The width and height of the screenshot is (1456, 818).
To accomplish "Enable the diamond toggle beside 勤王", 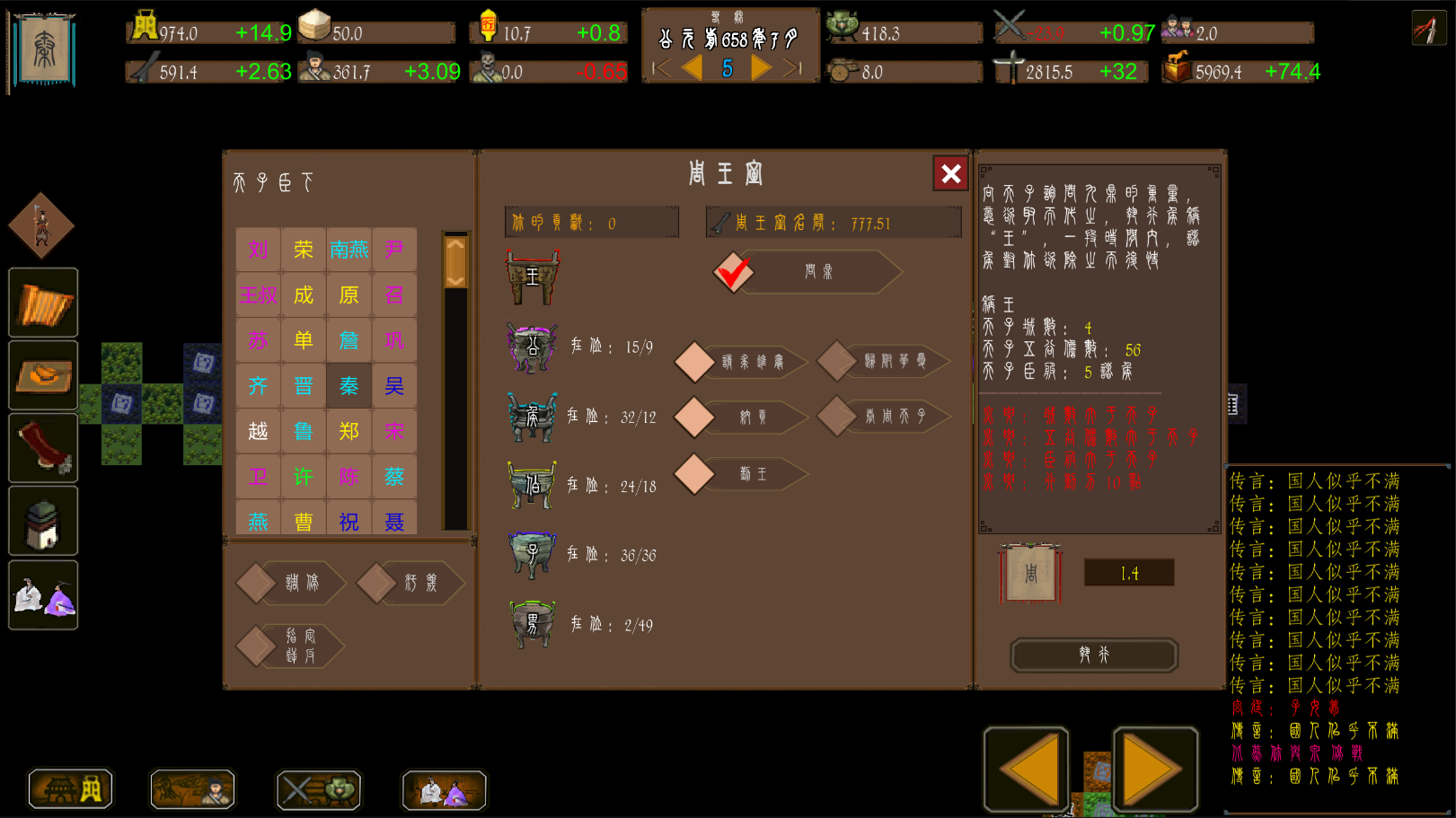I will click(693, 474).
